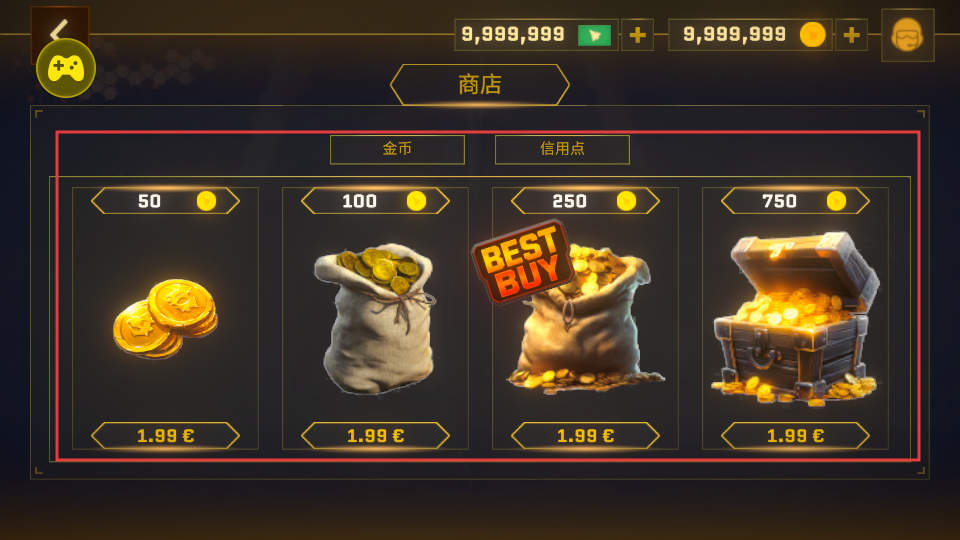Image resolution: width=960 pixels, height=540 pixels.
Task: Select the 100 coin sack pack
Action: pos(375,318)
